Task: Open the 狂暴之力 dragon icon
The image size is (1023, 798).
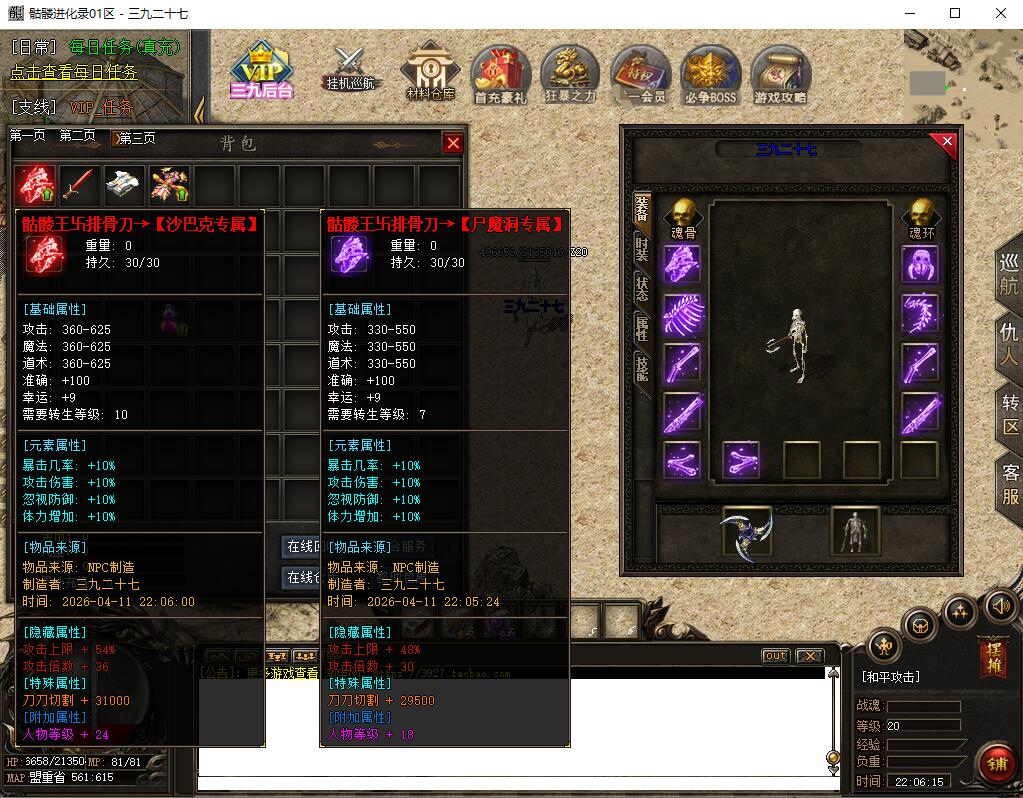Action: click(x=570, y=75)
